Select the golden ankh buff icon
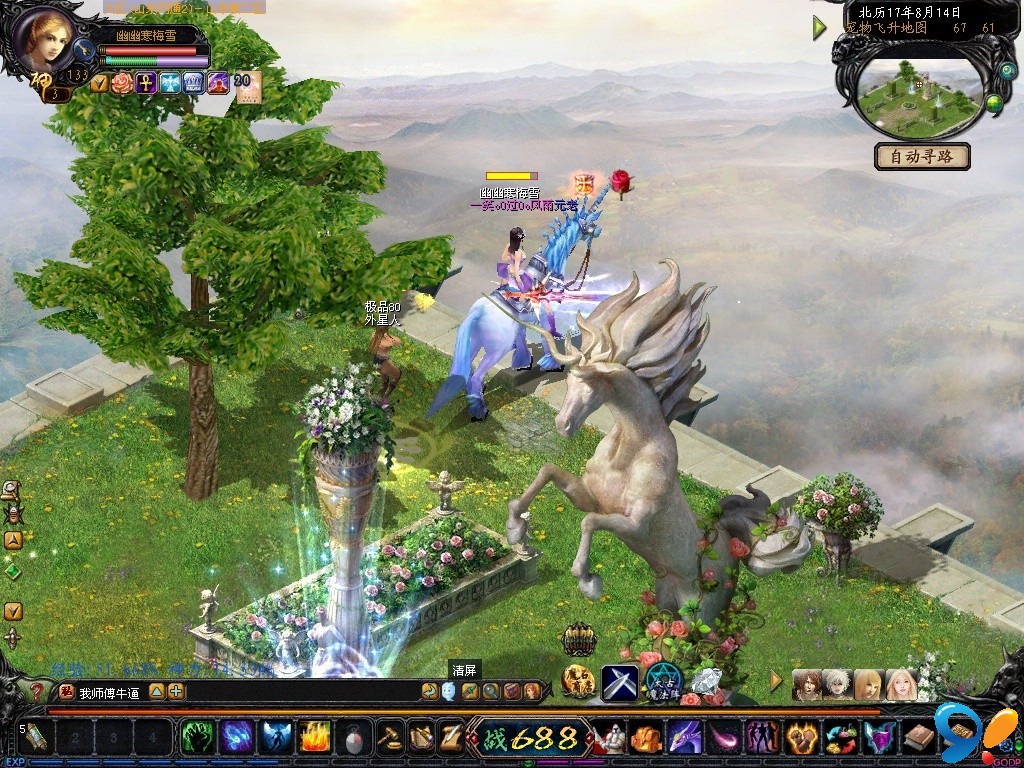This screenshot has width=1024, height=768. click(146, 83)
